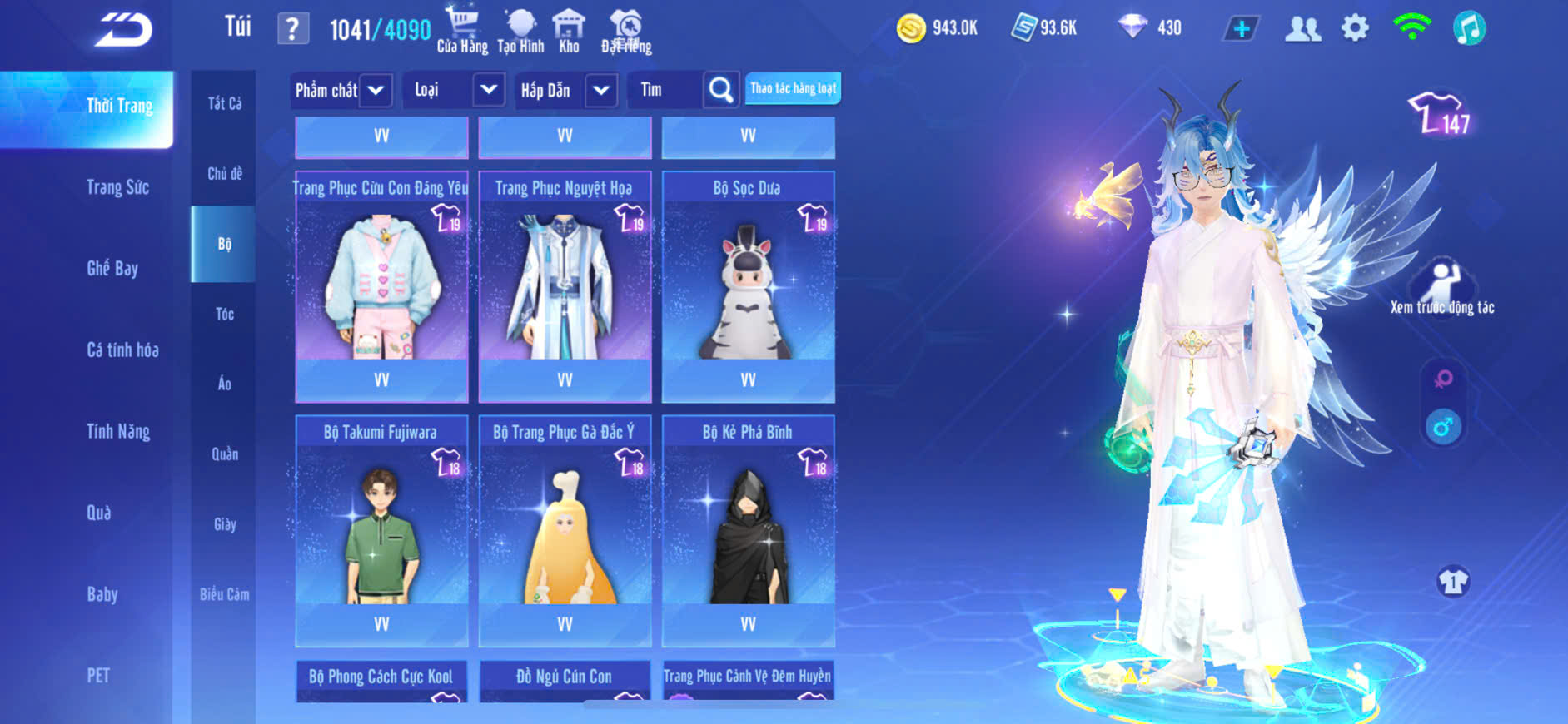Click the magnifying glass search button
Viewport: 1568px width, 724px height.
(x=721, y=90)
